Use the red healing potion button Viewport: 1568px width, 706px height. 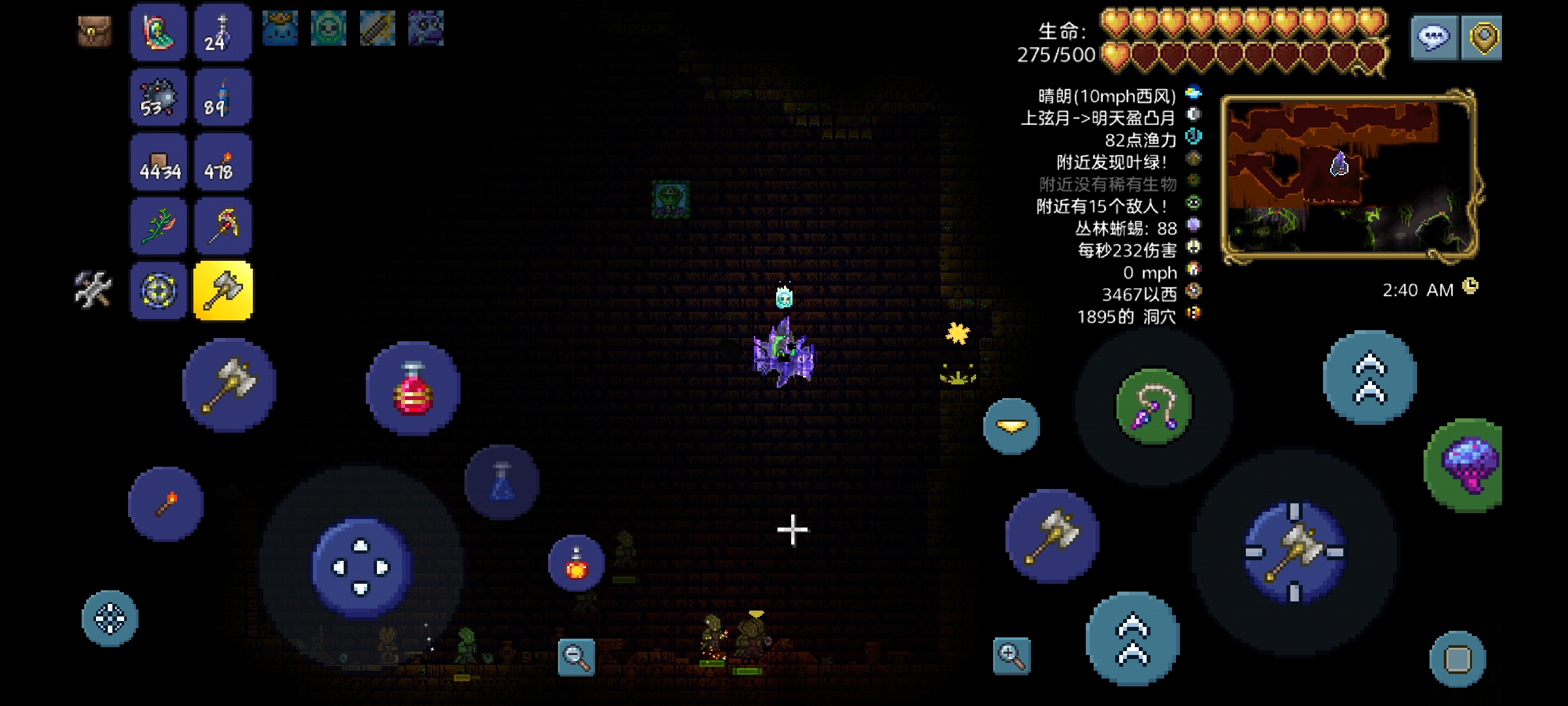coord(413,388)
